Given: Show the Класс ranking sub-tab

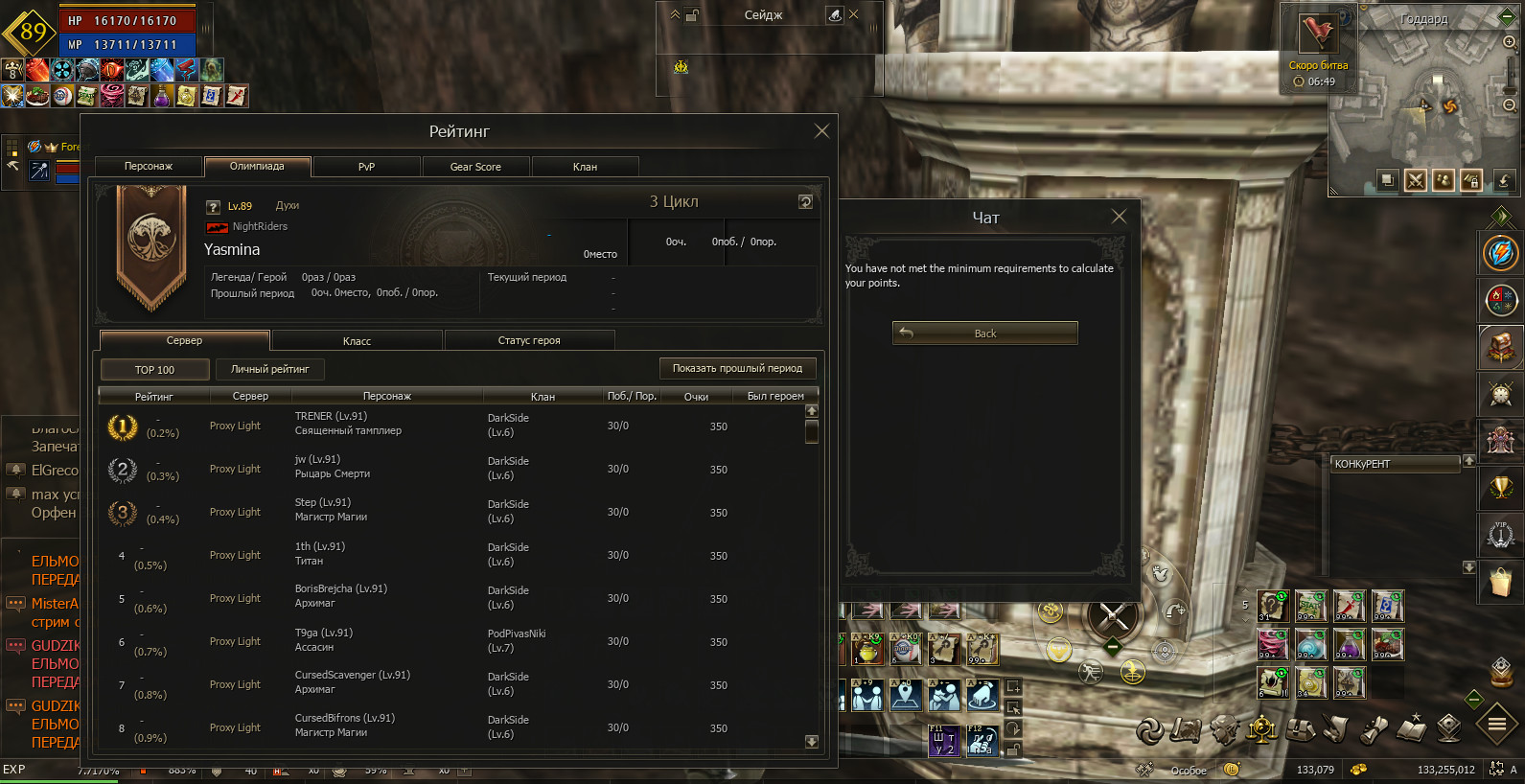Looking at the screenshot, I should pyautogui.click(x=357, y=341).
